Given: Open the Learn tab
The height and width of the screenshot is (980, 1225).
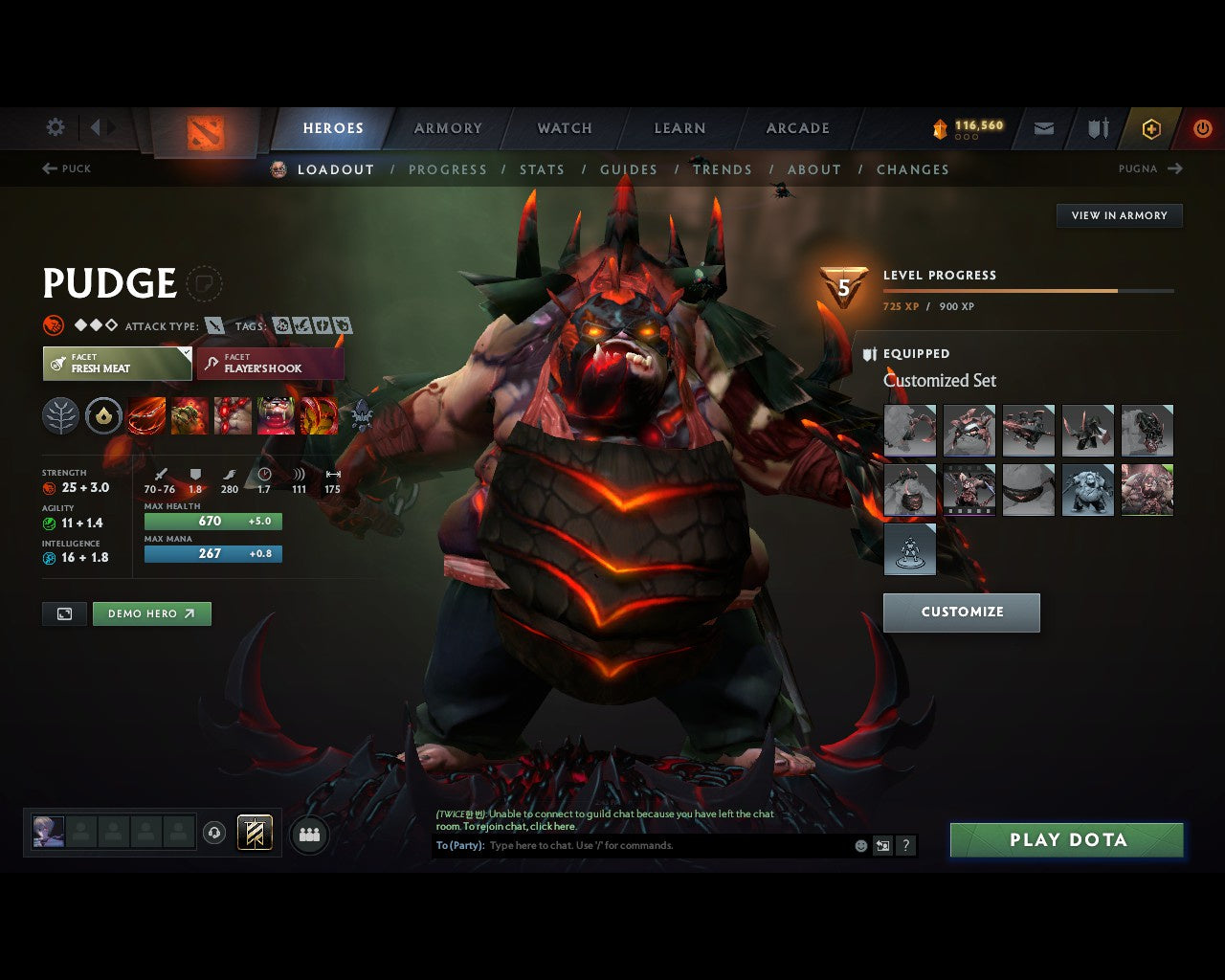Looking at the screenshot, I should tap(679, 128).
